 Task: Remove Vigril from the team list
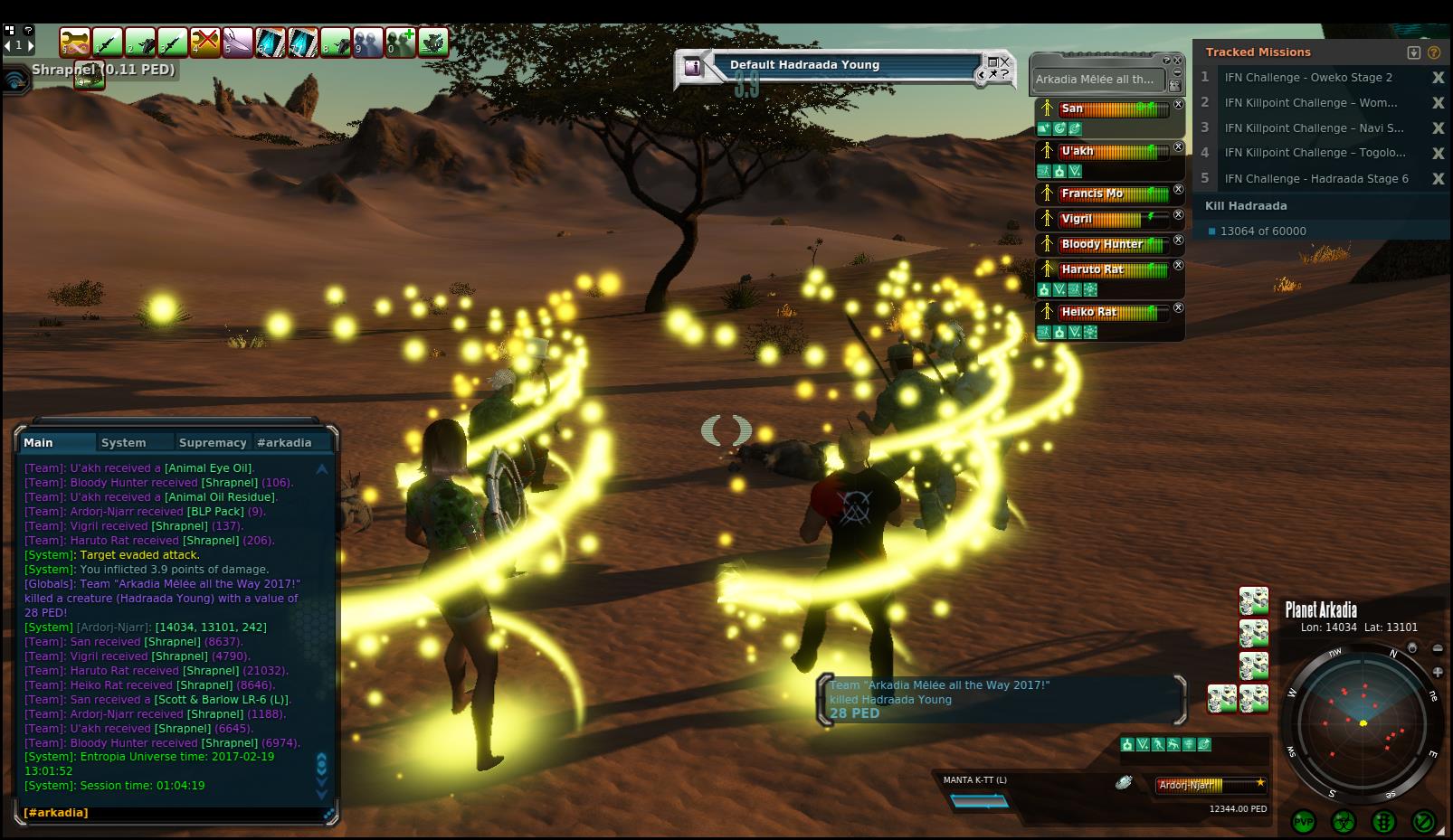pos(1178,215)
